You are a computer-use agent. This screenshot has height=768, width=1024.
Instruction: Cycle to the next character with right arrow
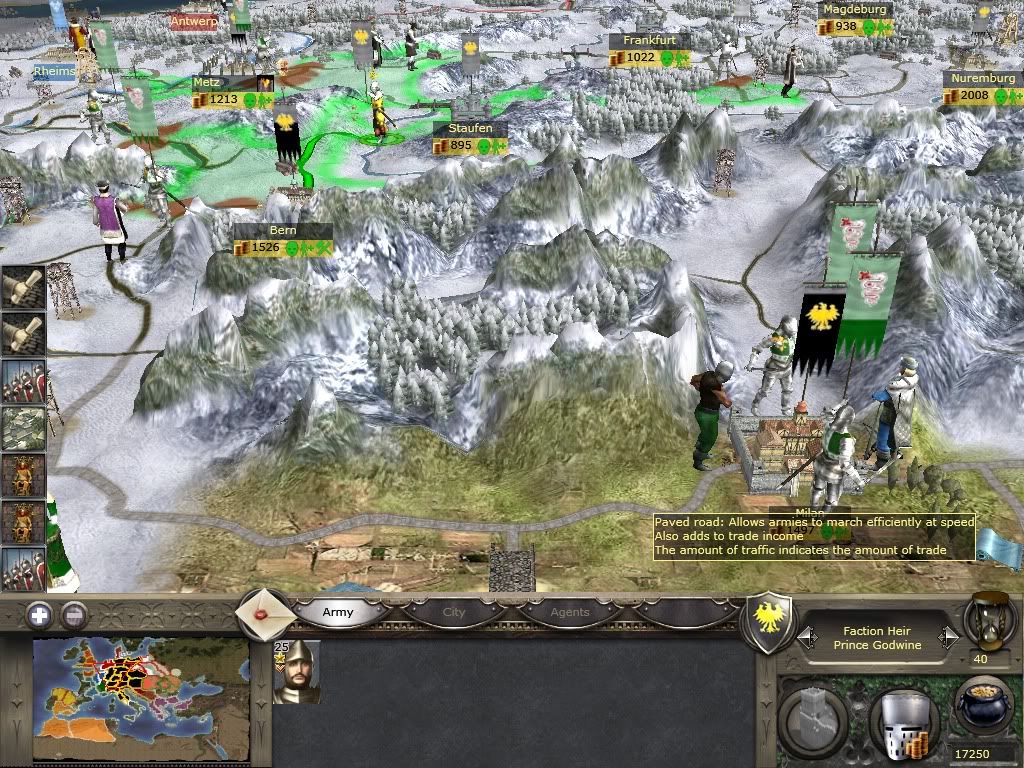tap(947, 636)
